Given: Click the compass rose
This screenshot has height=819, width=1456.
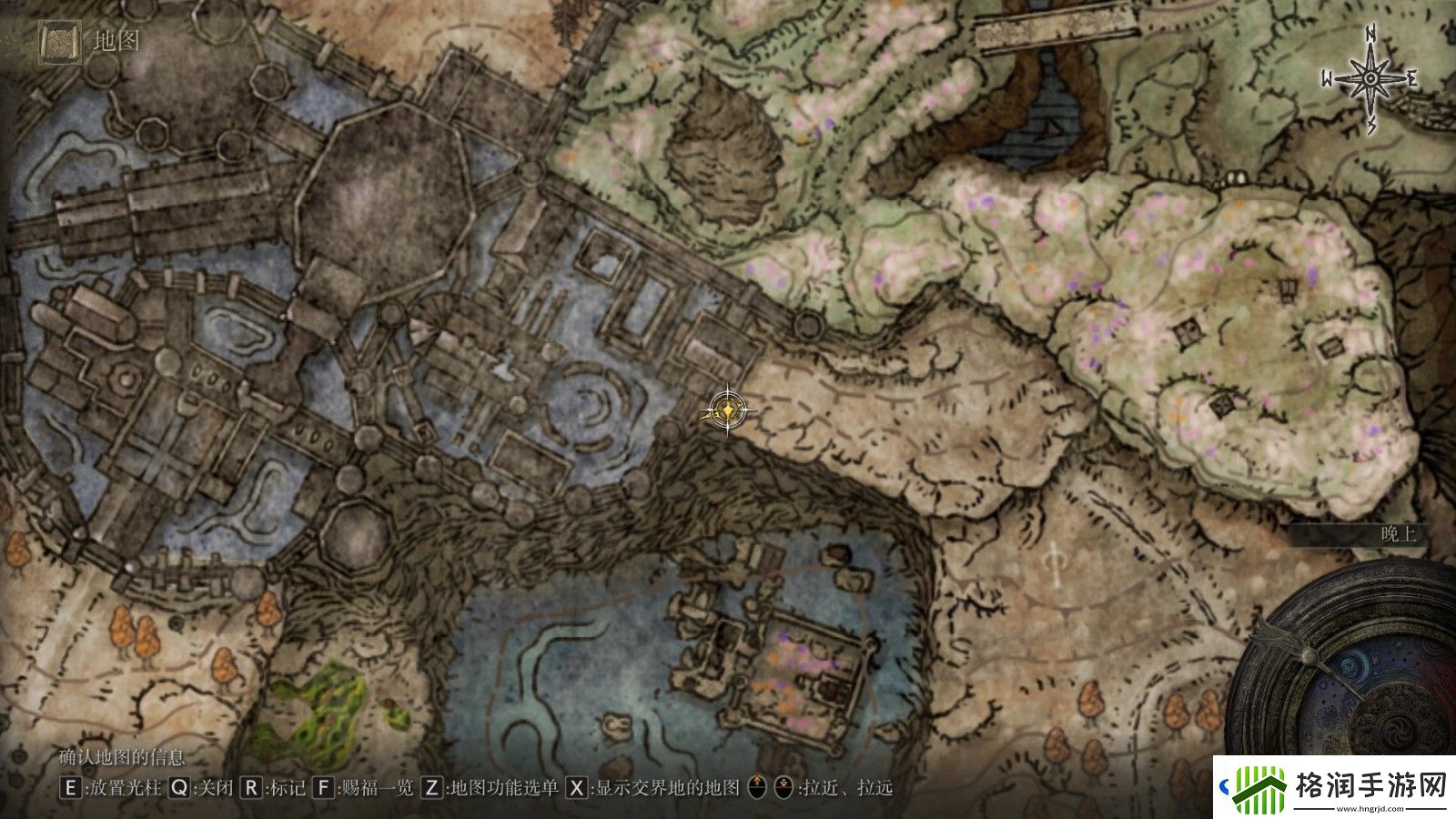Looking at the screenshot, I should coord(1369,80).
